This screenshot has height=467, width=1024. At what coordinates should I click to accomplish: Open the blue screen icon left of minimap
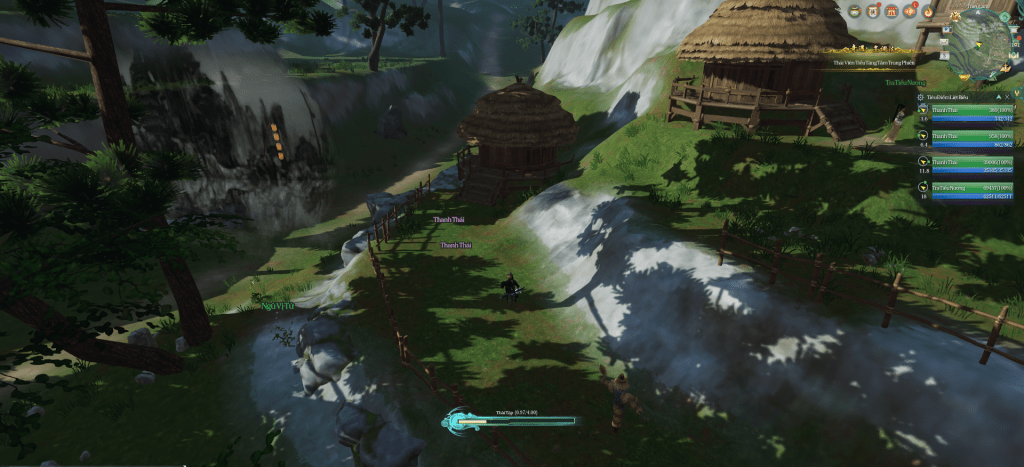click(x=947, y=29)
